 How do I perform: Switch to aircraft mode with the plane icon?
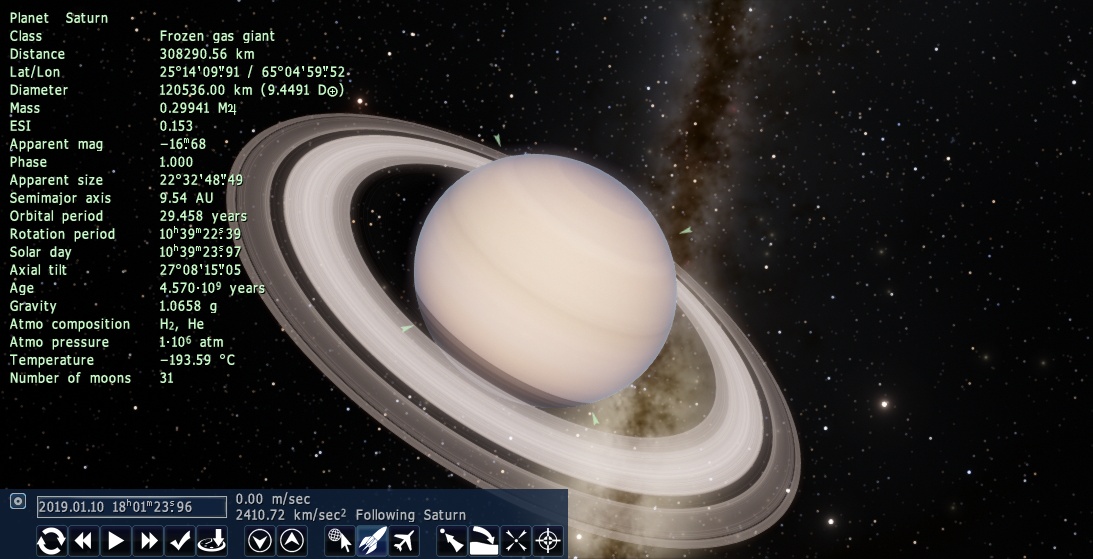coord(403,541)
